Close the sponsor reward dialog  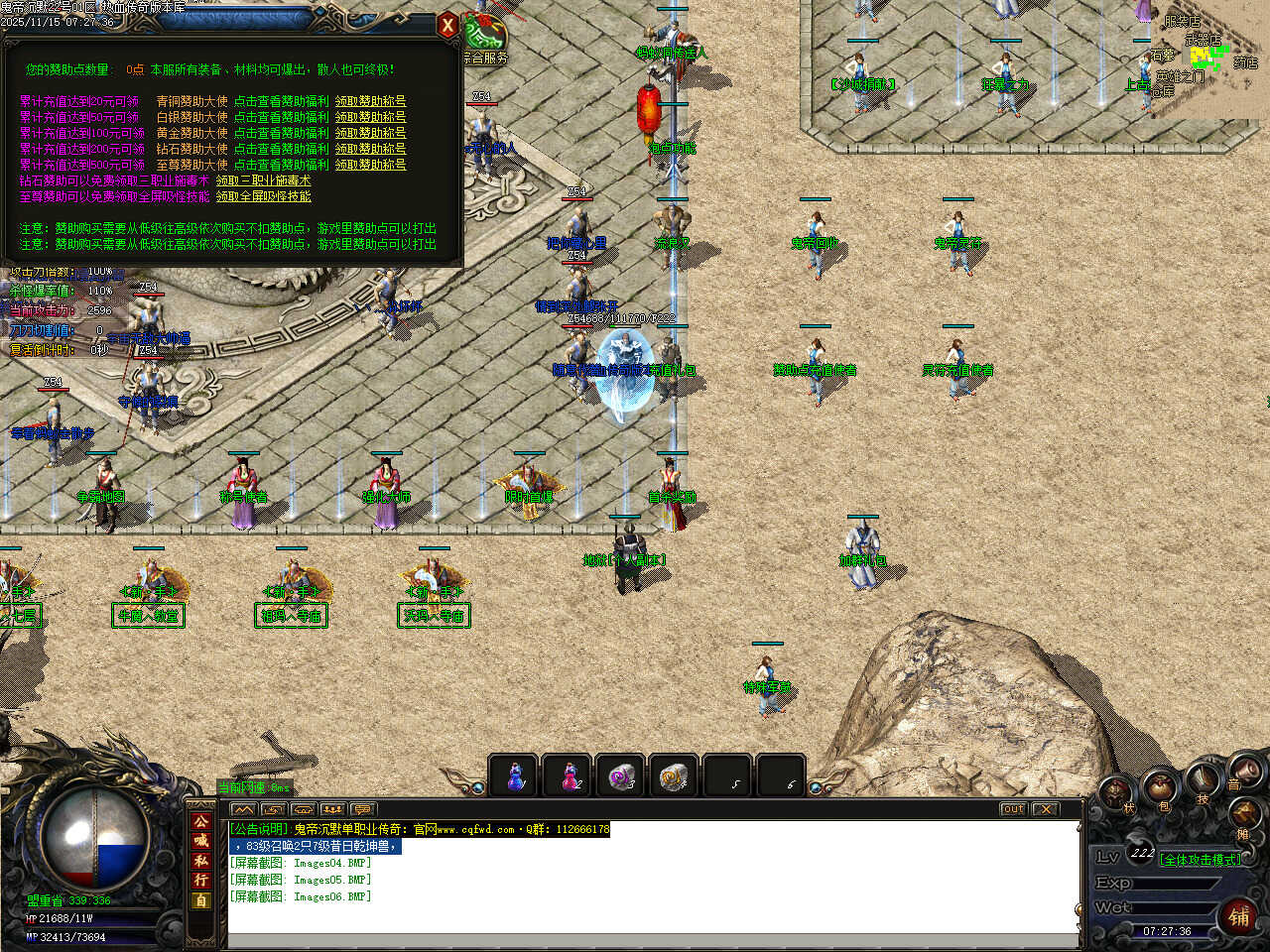click(x=447, y=27)
